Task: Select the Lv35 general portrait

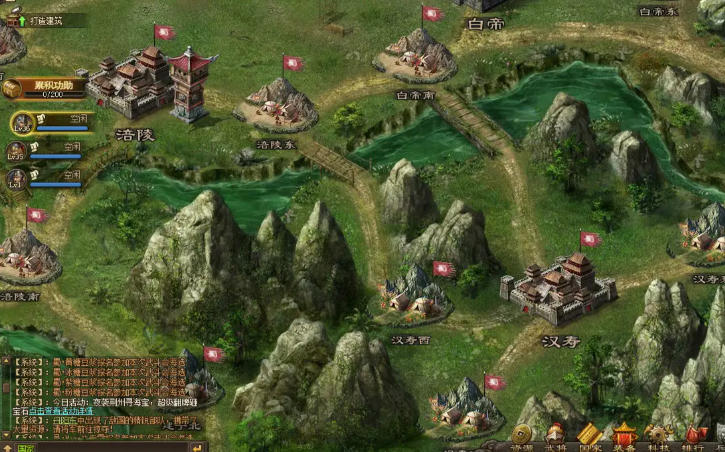Action: click(15, 151)
